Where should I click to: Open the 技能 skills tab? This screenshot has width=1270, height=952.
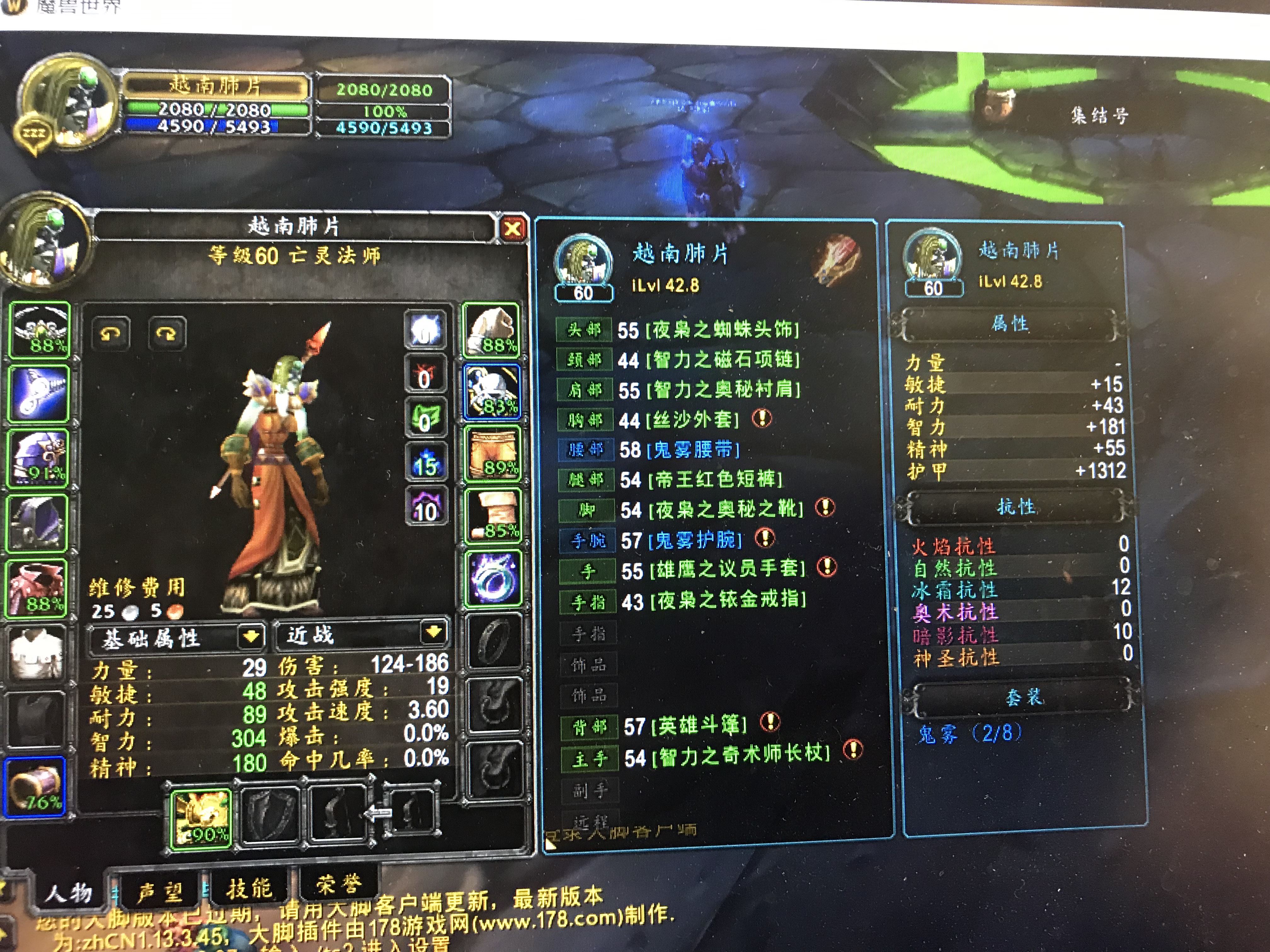[249, 888]
